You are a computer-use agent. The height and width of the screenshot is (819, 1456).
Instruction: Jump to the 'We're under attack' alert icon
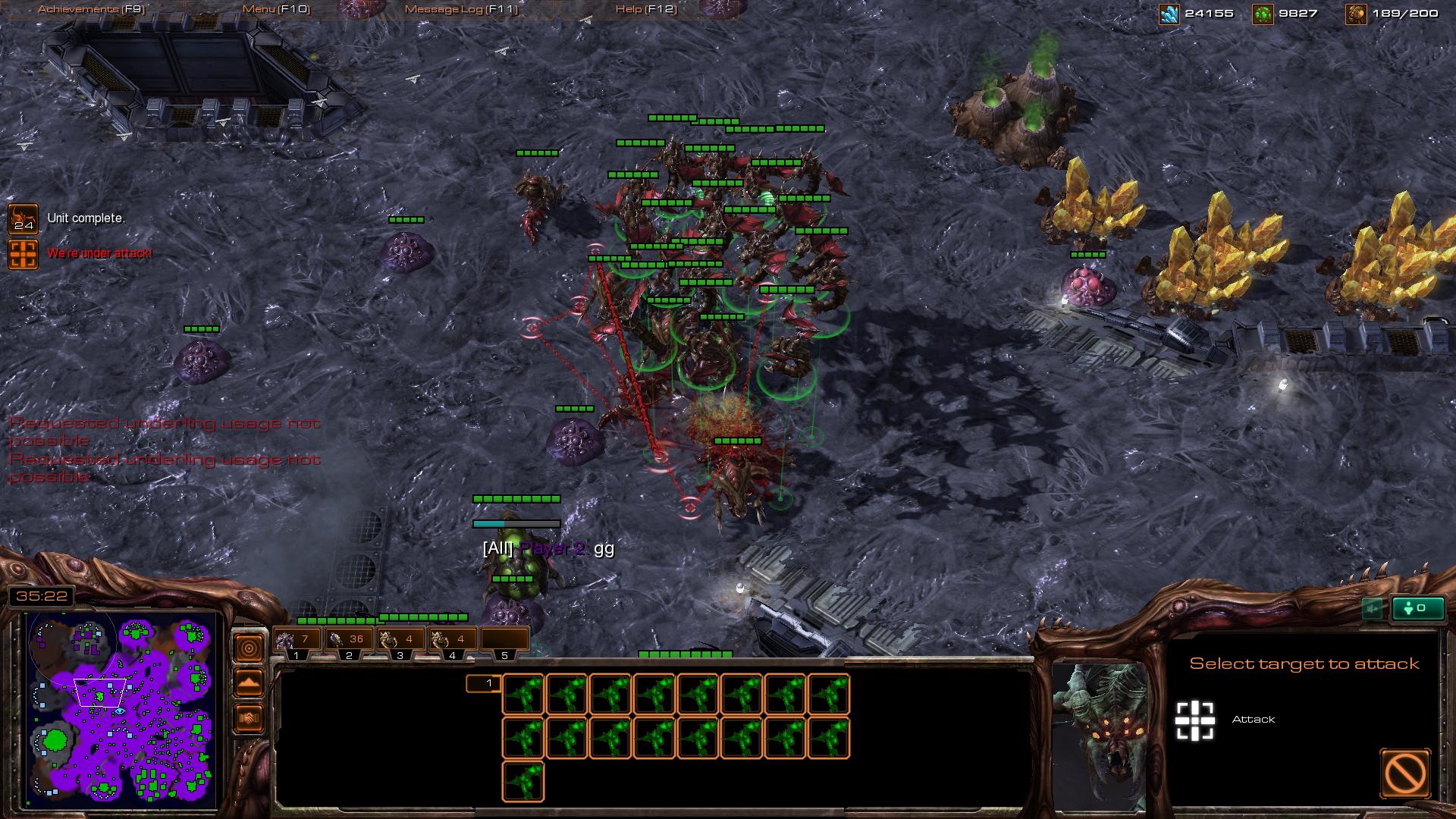(23, 254)
